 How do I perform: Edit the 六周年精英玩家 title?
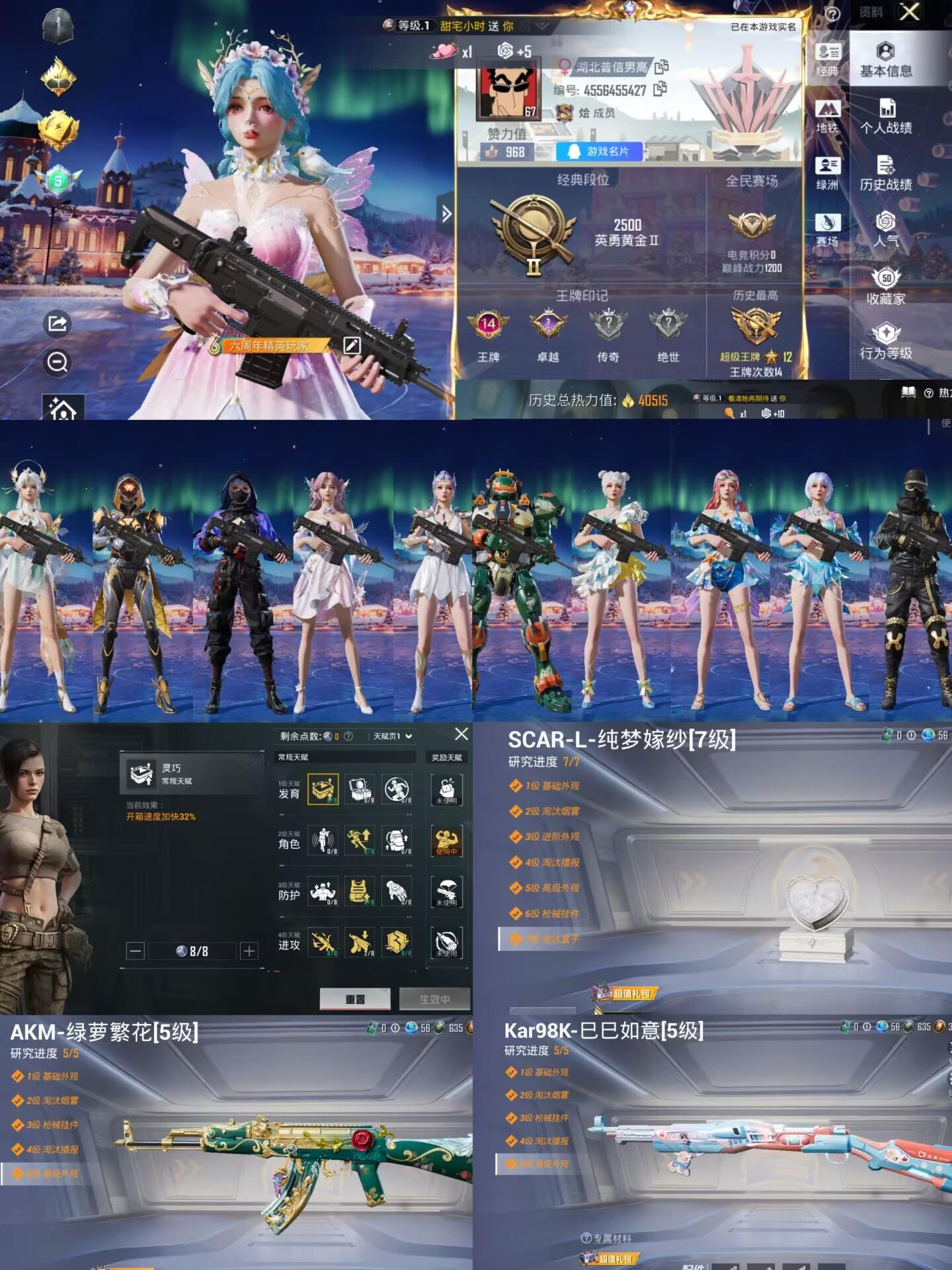[x=352, y=345]
